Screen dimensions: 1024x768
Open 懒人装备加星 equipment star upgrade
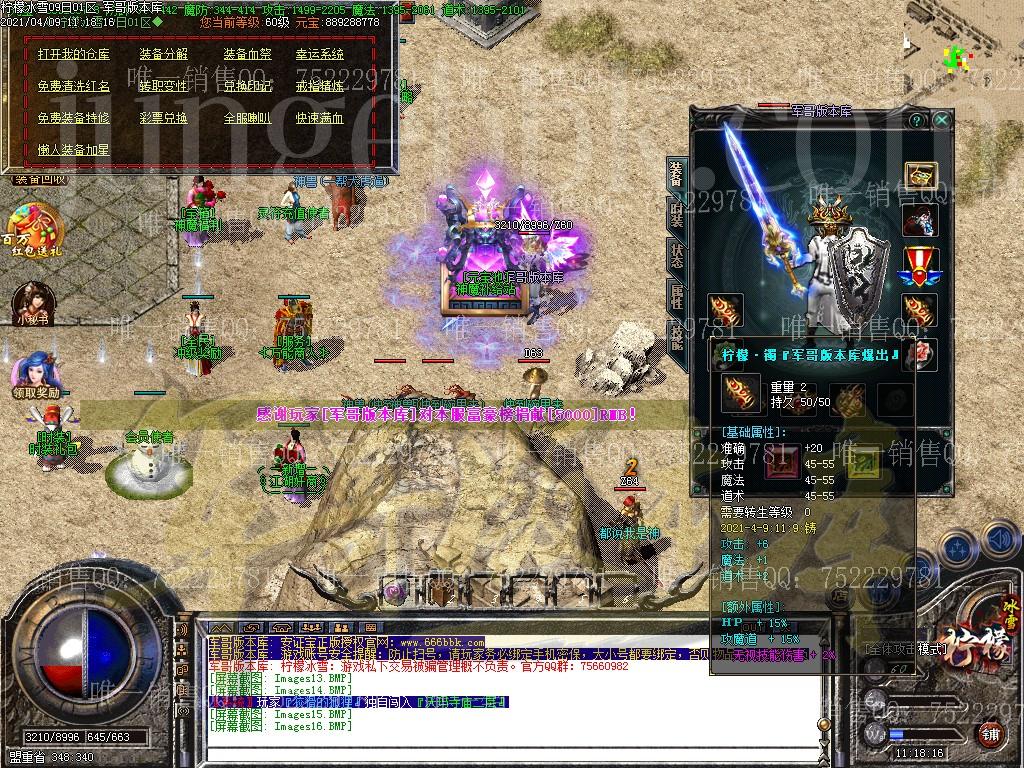73,150
